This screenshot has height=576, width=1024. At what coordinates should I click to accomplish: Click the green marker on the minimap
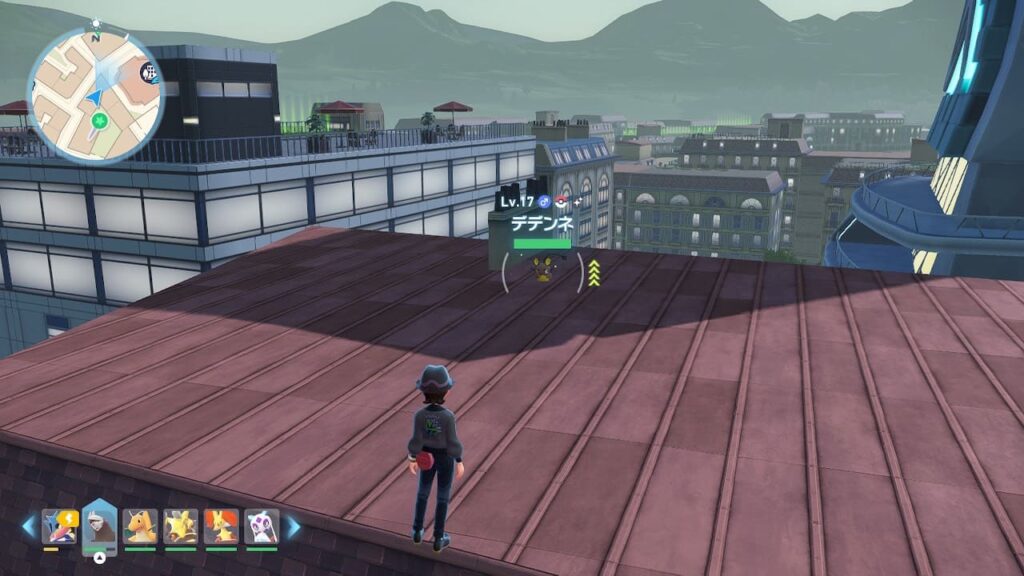pyautogui.click(x=99, y=122)
